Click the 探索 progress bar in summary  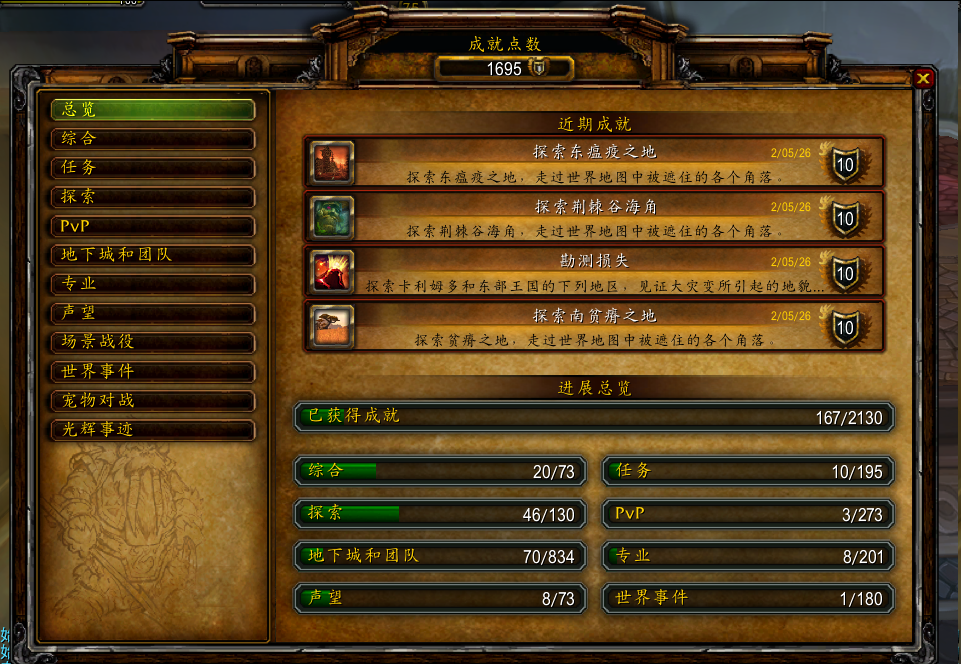click(x=440, y=513)
